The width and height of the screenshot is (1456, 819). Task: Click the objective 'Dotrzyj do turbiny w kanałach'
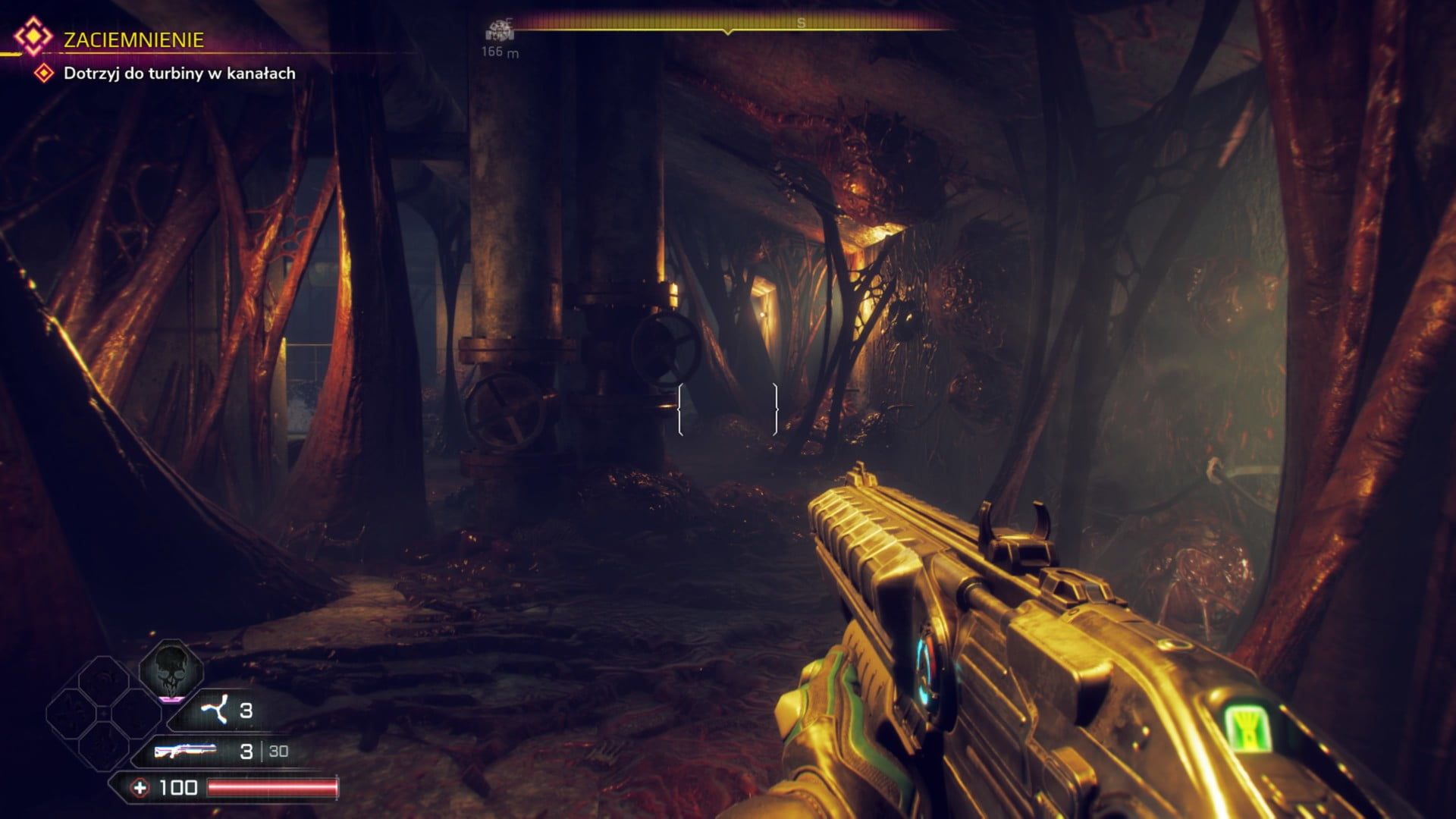click(x=179, y=74)
